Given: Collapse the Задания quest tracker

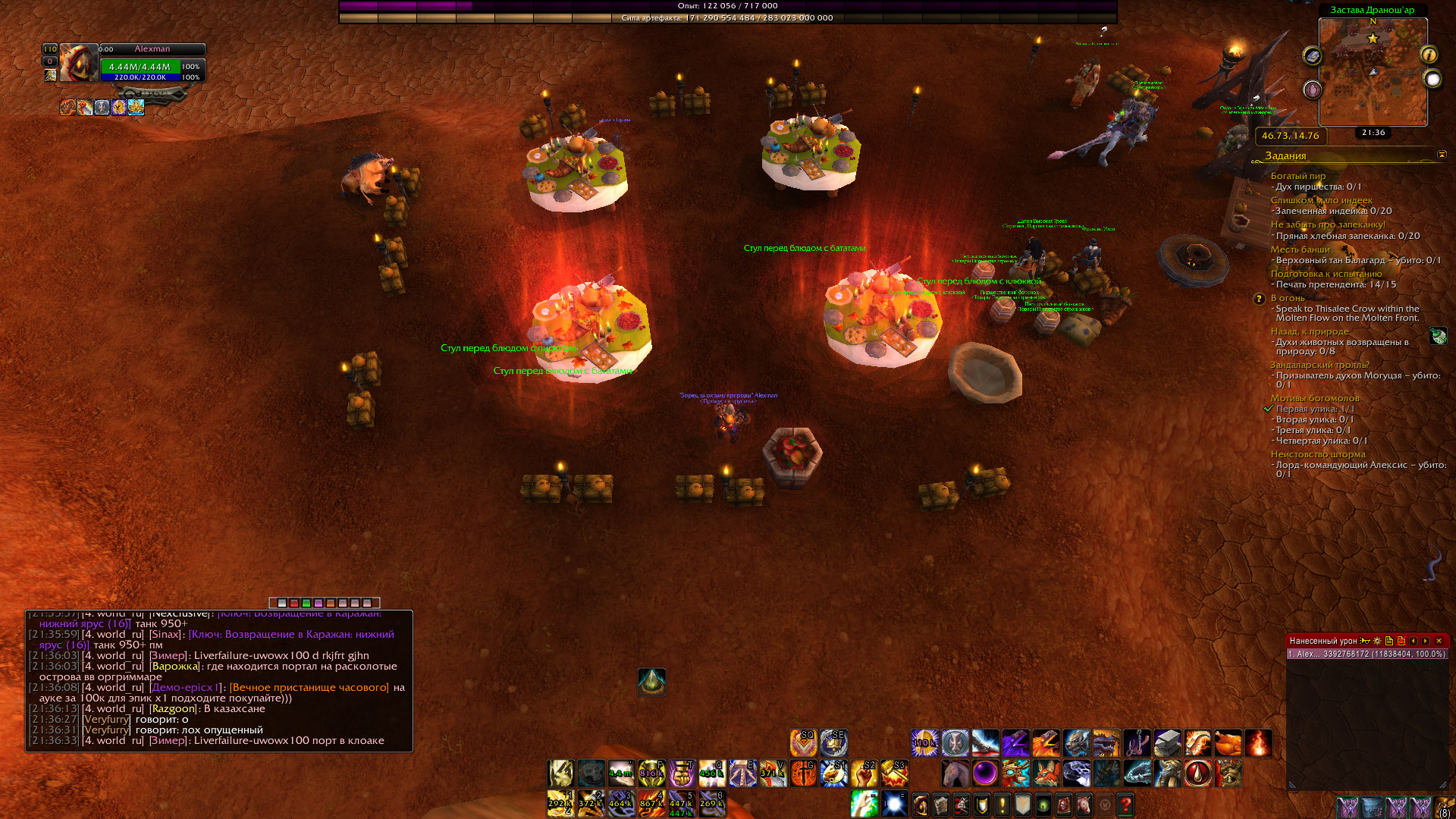Looking at the screenshot, I should (x=1442, y=155).
